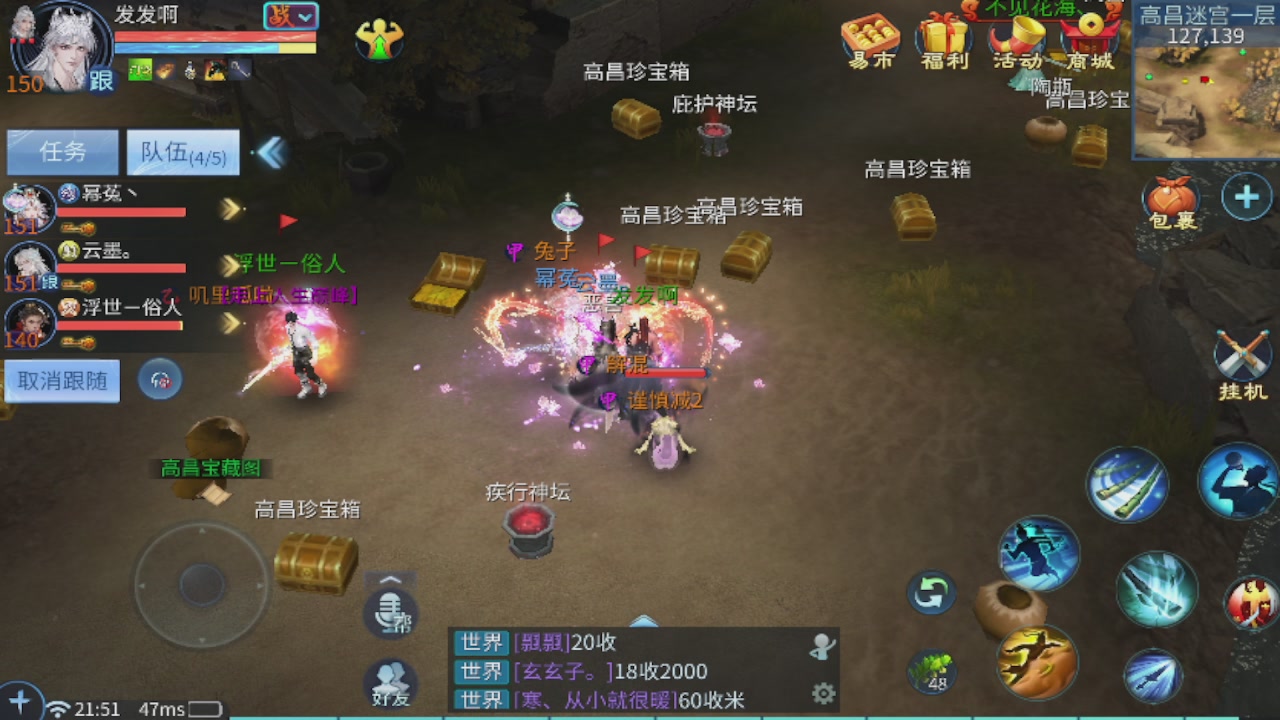This screenshot has height=720, width=1280.
Task: Expand the chevron above the microphone icon
Action: (x=389, y=581)
